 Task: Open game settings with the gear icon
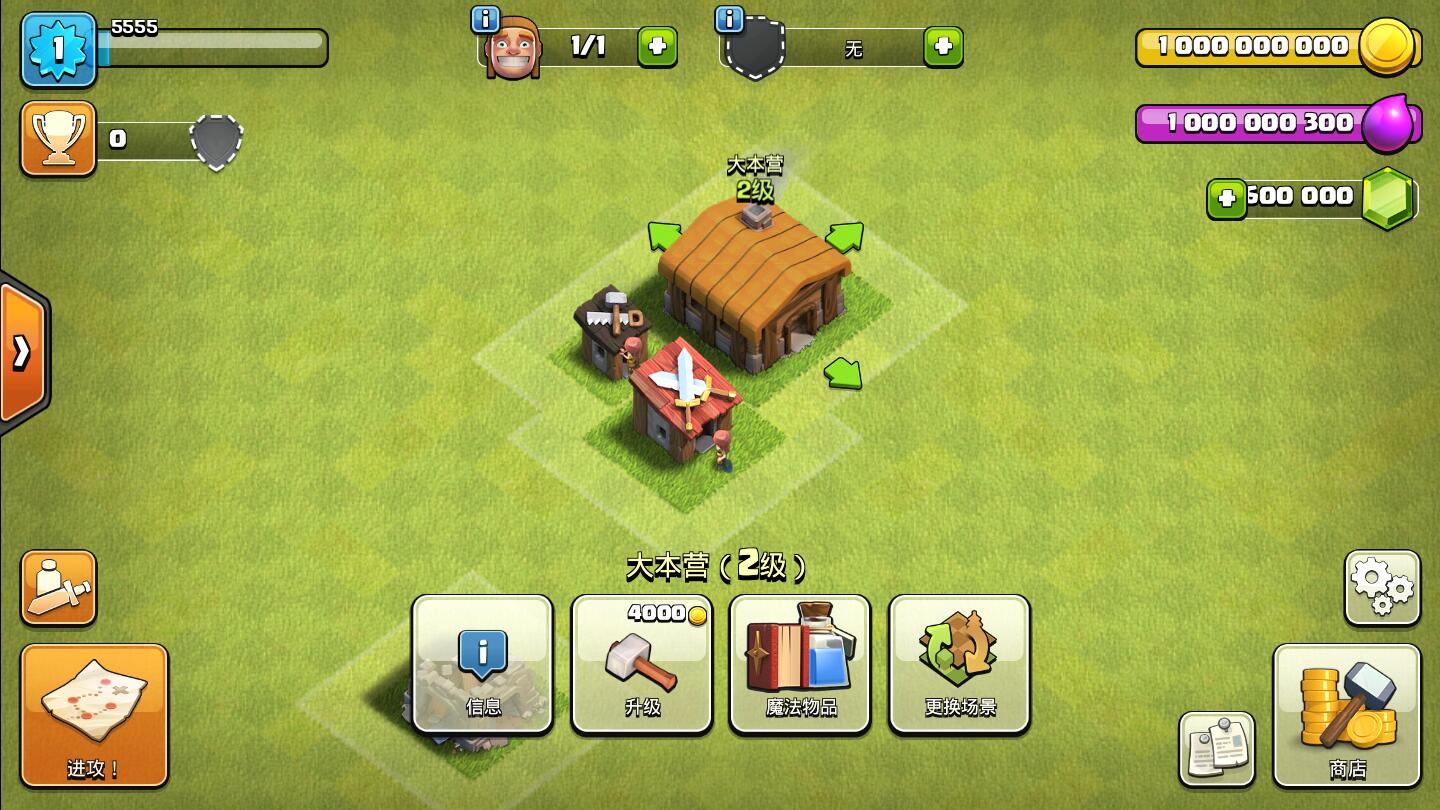(1382, 587)
